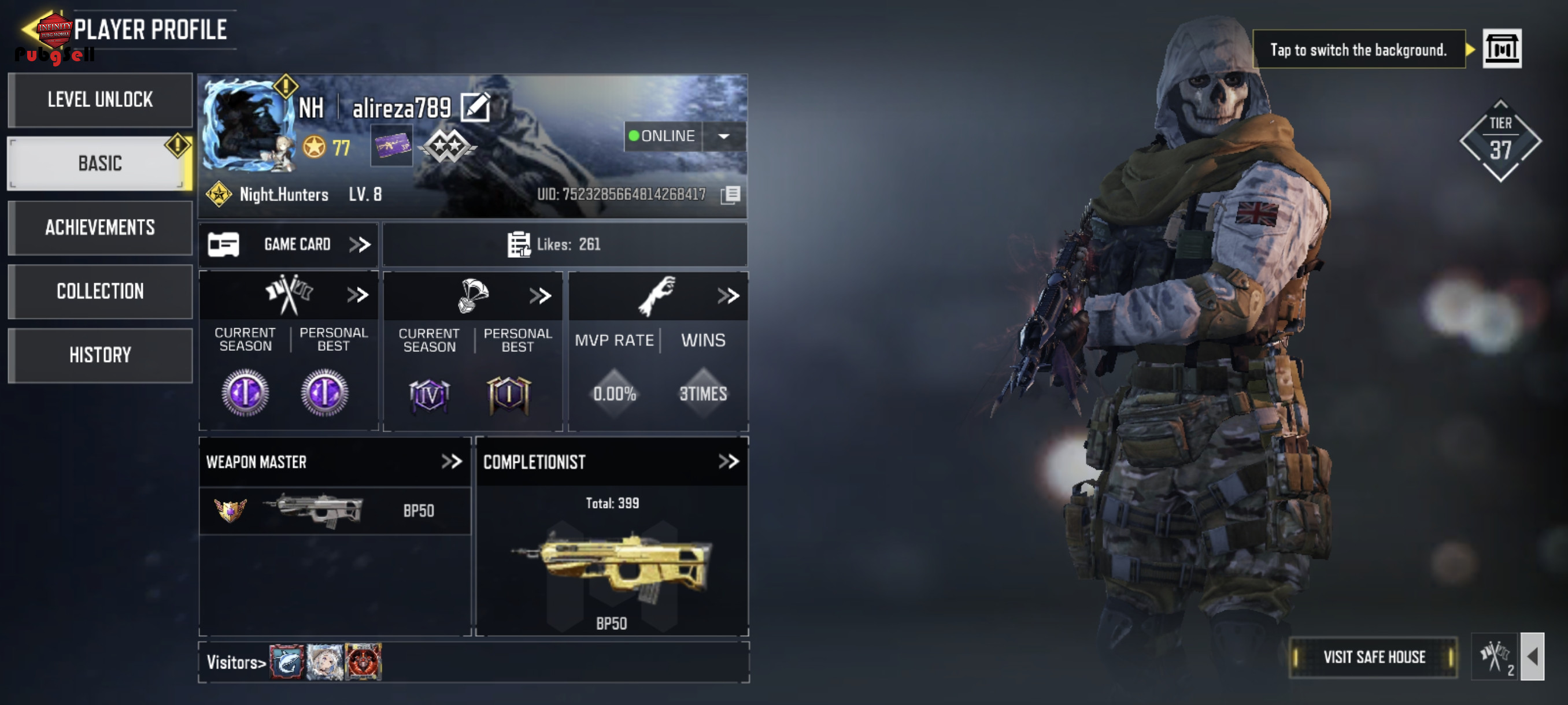Open the Game Card panel
Screen dimensions: 1568x705
(x=289, y=244)
